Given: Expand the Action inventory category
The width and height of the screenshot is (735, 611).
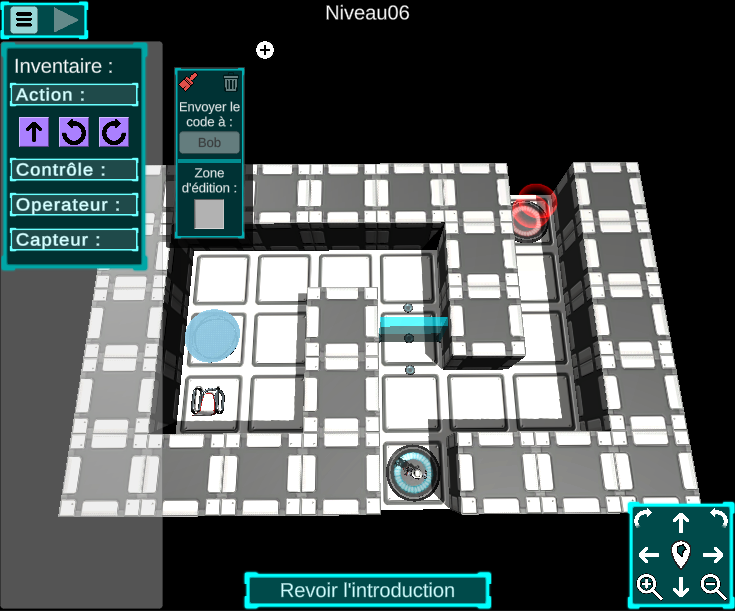Looking at the screenshot, I should (74, 95).
